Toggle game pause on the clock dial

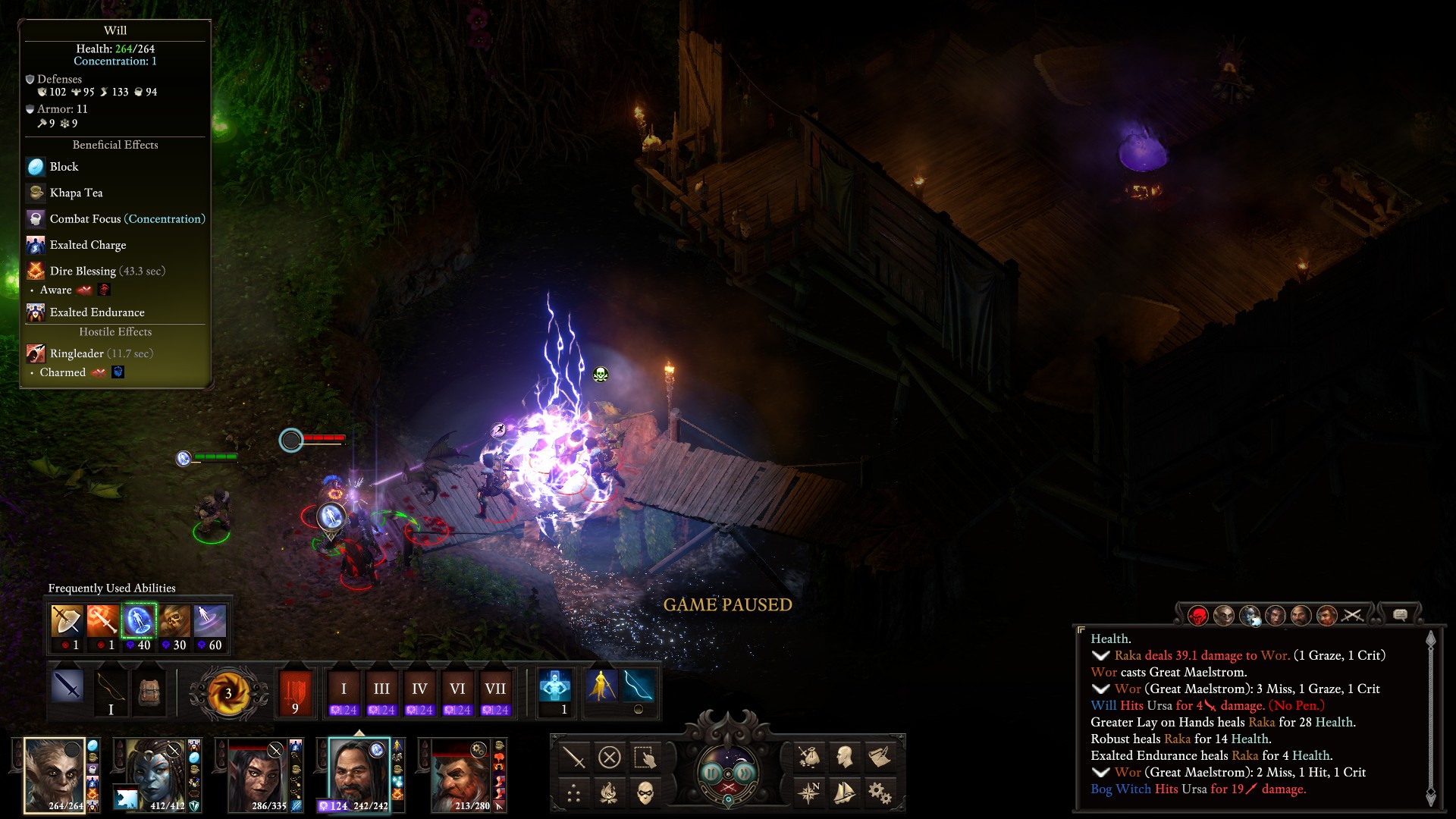click(x=711, y=773)
